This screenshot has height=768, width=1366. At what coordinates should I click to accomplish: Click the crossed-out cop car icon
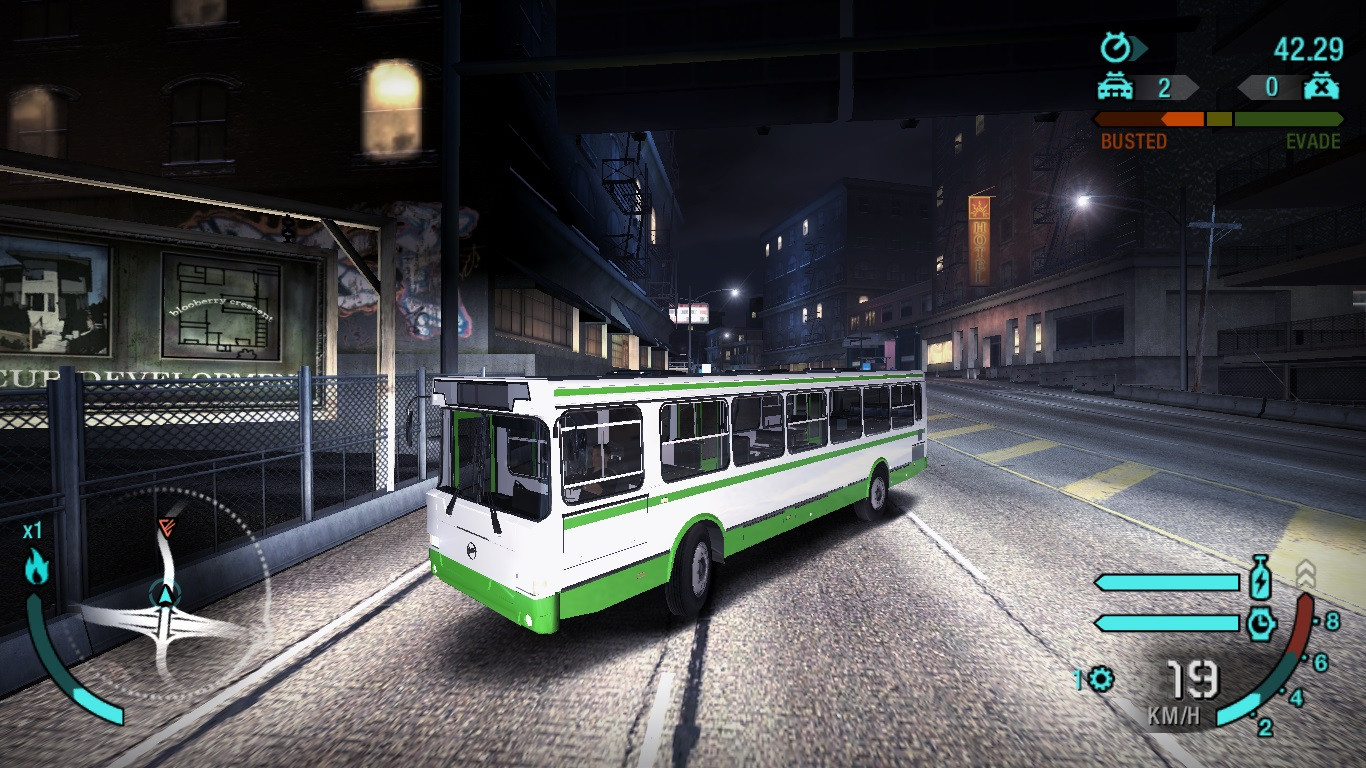click(x=1321, y=87)
